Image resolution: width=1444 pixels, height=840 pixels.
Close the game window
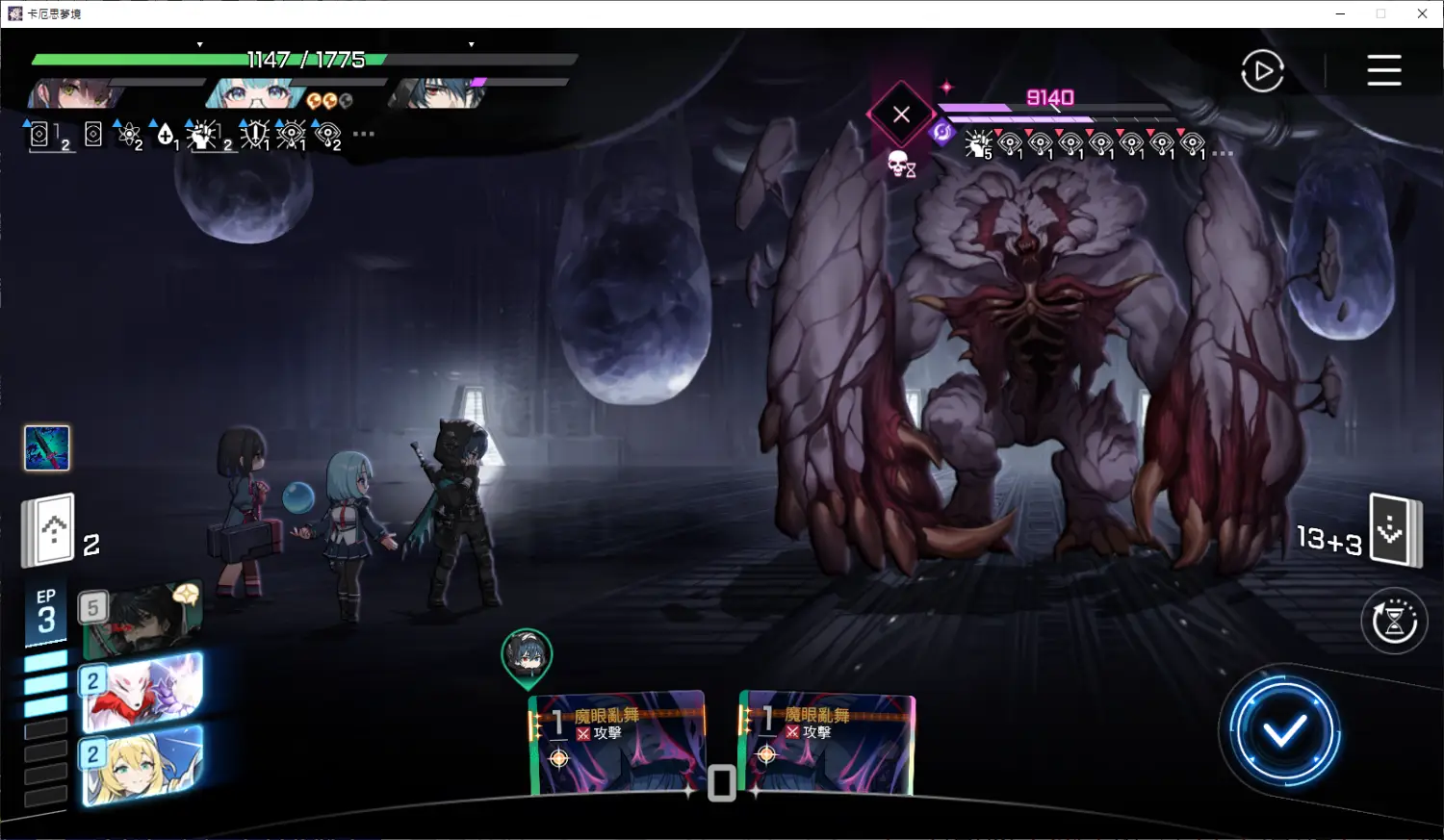click(x=1422, y=13)
